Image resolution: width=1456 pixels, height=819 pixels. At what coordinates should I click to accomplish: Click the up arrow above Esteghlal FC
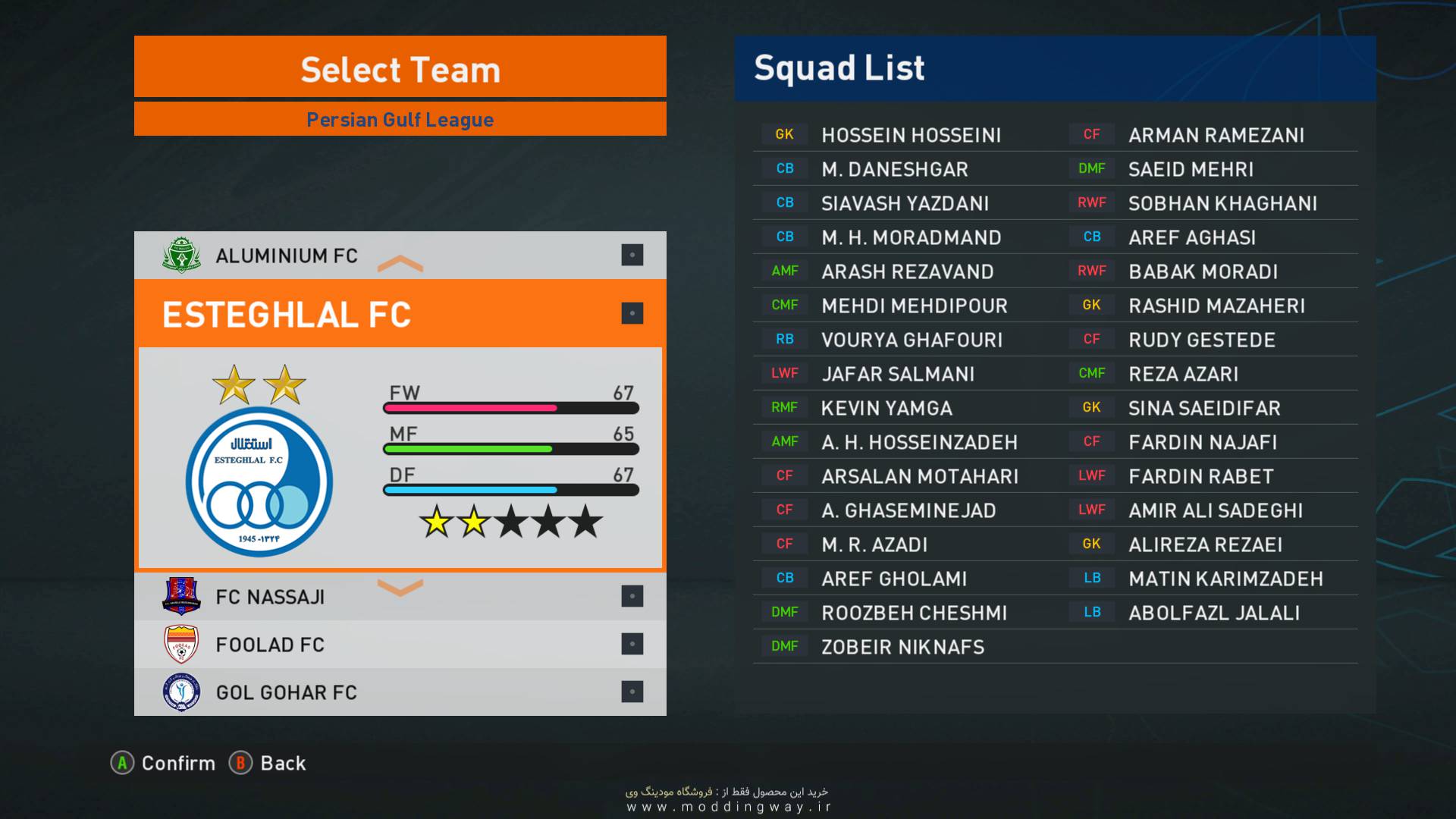[x=400, y=264]
